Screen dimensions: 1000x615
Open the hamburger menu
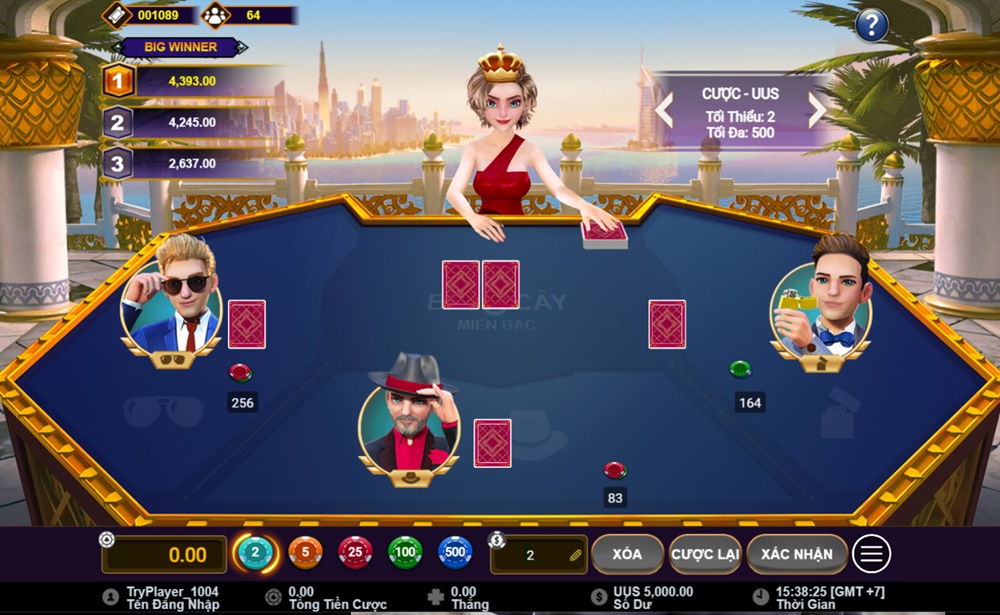(872, 554)
